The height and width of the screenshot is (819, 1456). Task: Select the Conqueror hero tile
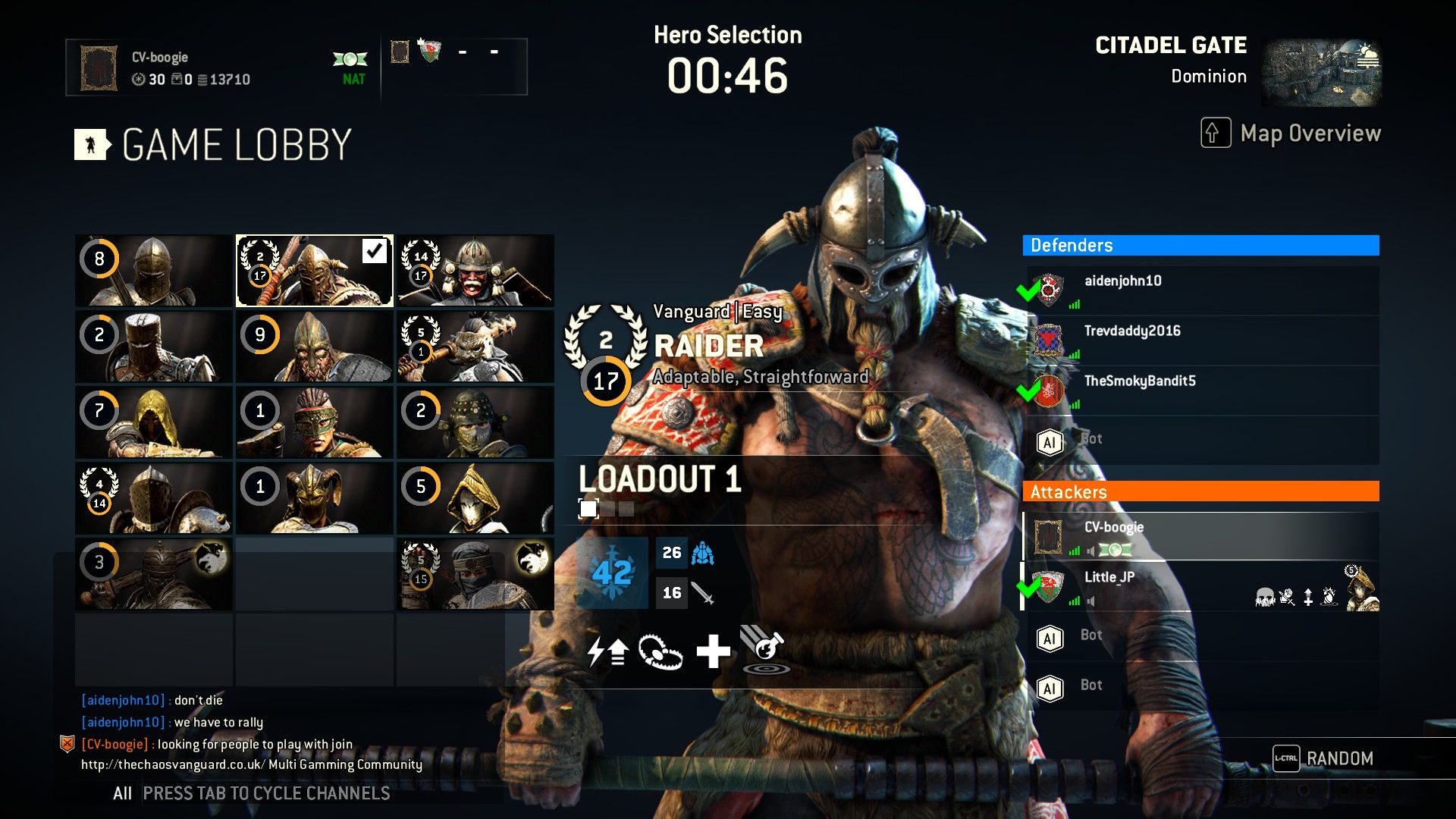click(x=154, y=347)
